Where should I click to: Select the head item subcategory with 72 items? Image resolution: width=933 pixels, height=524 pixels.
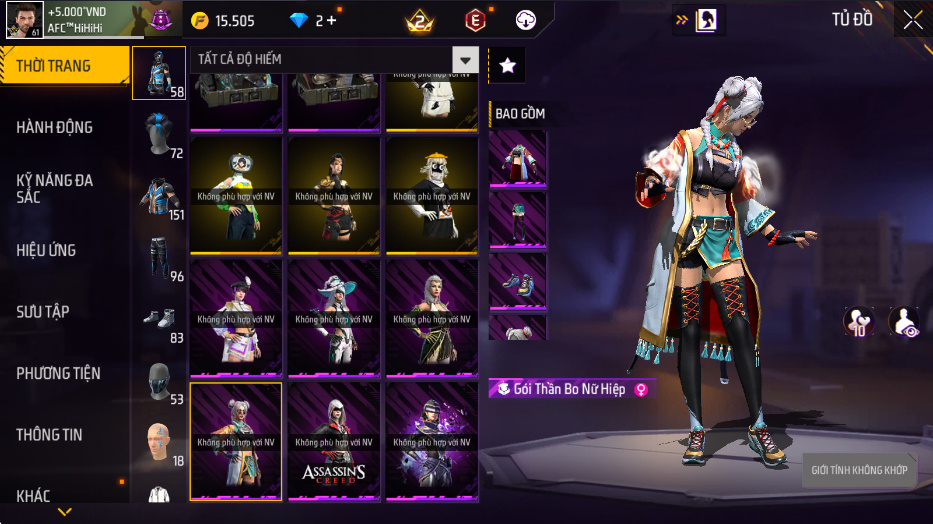click(x=158, y=134)
